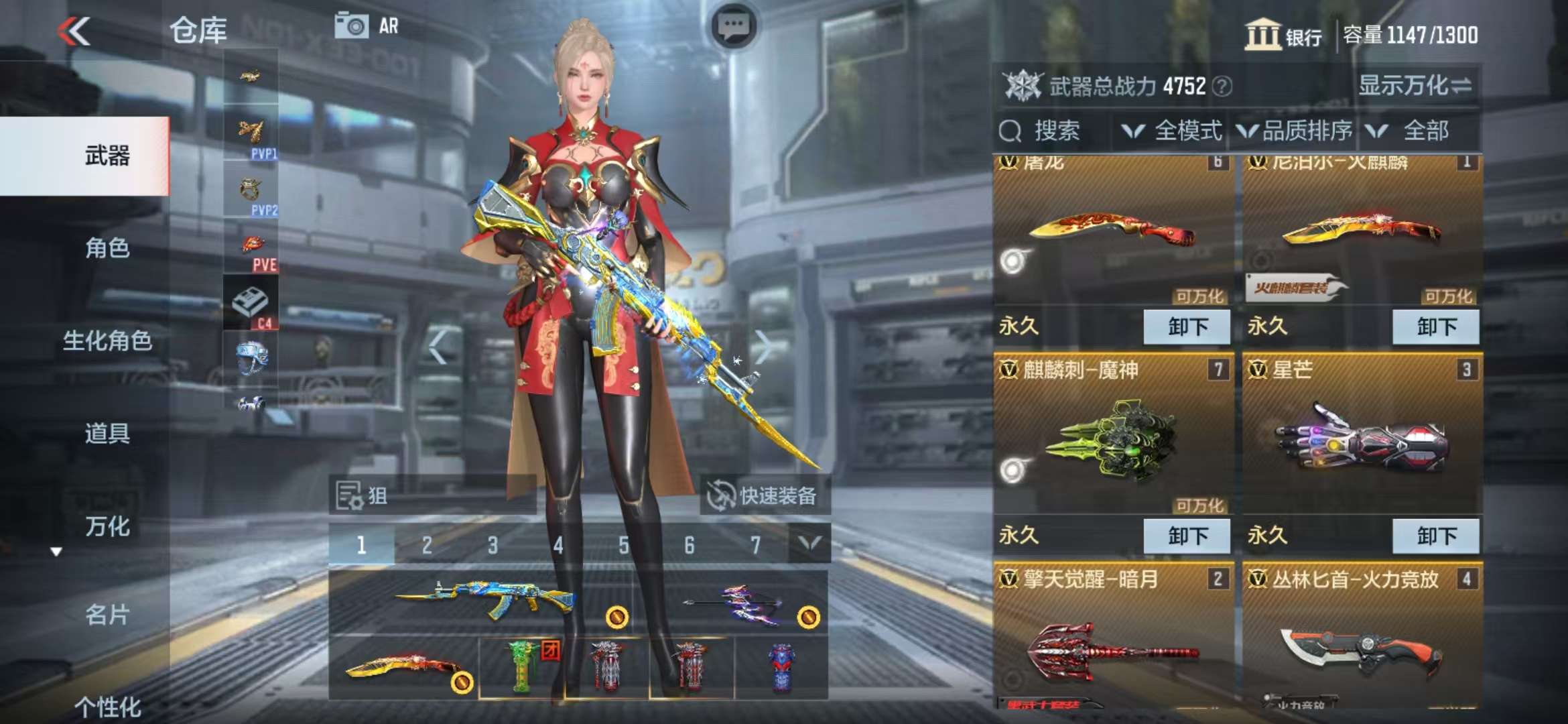Open the chat bubble icon
This screenshot has height=724, width=1568.
click(733, 27)
